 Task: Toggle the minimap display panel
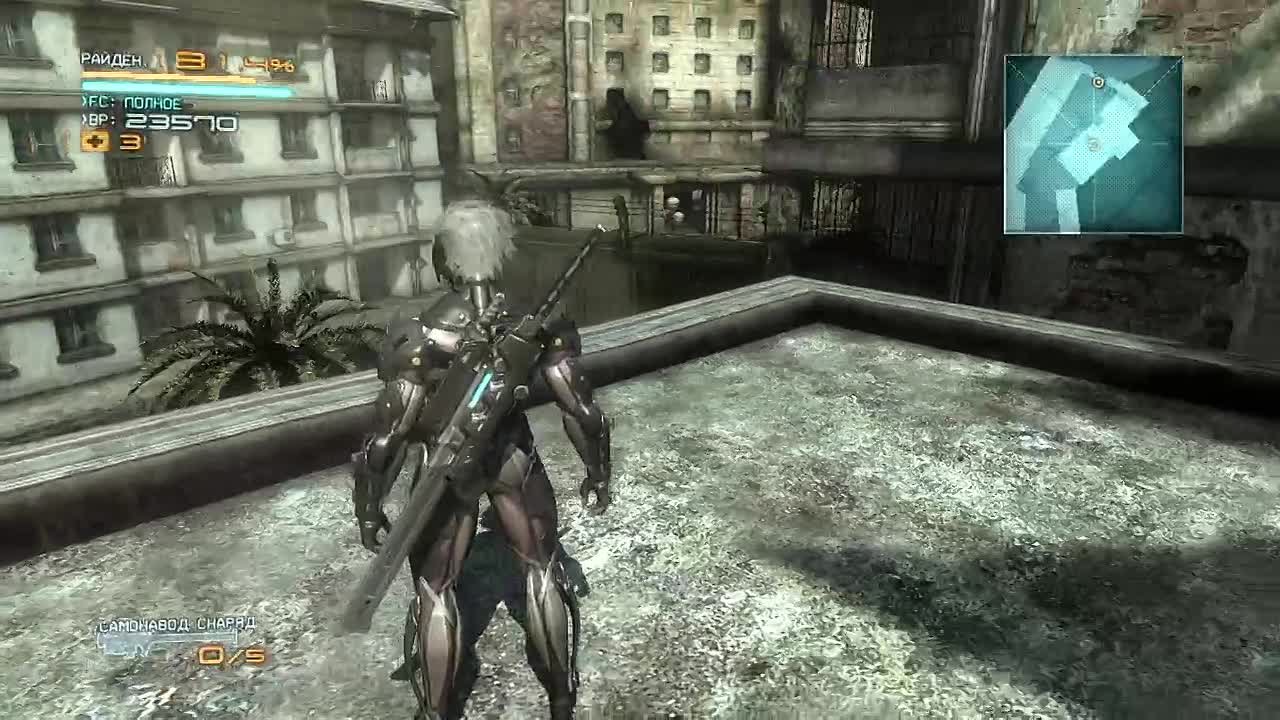pyautogui.click(x=1093, y=145)
